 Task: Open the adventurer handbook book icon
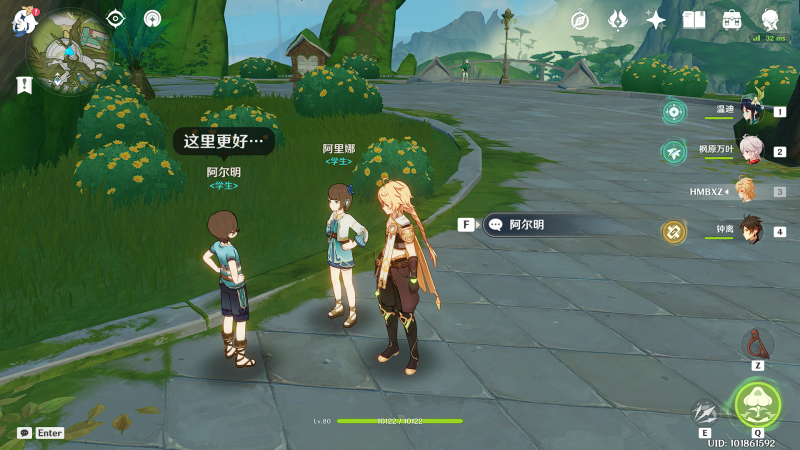pos(694,20)
